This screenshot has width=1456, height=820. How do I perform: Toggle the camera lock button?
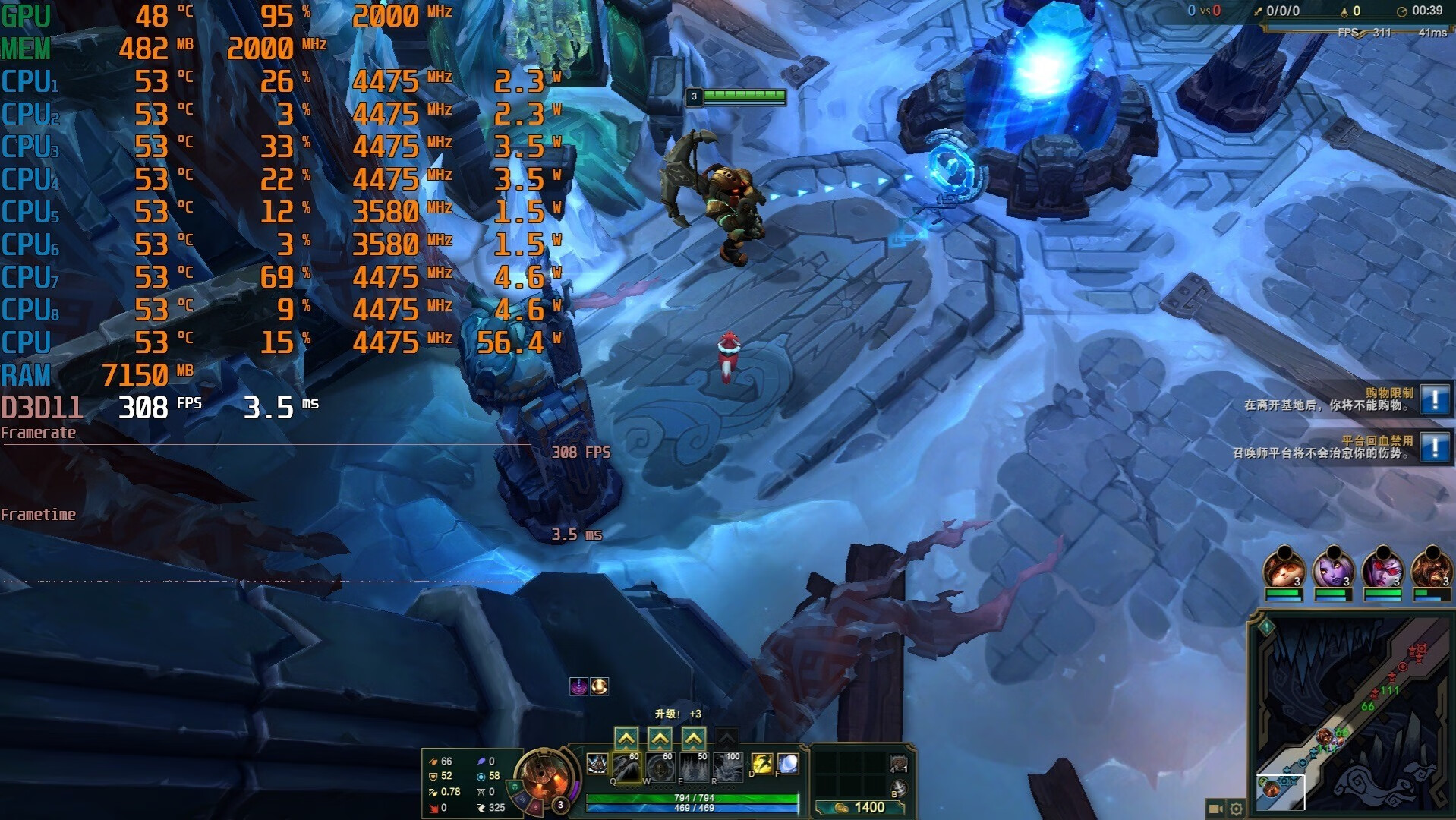[x=1215, y=809]
